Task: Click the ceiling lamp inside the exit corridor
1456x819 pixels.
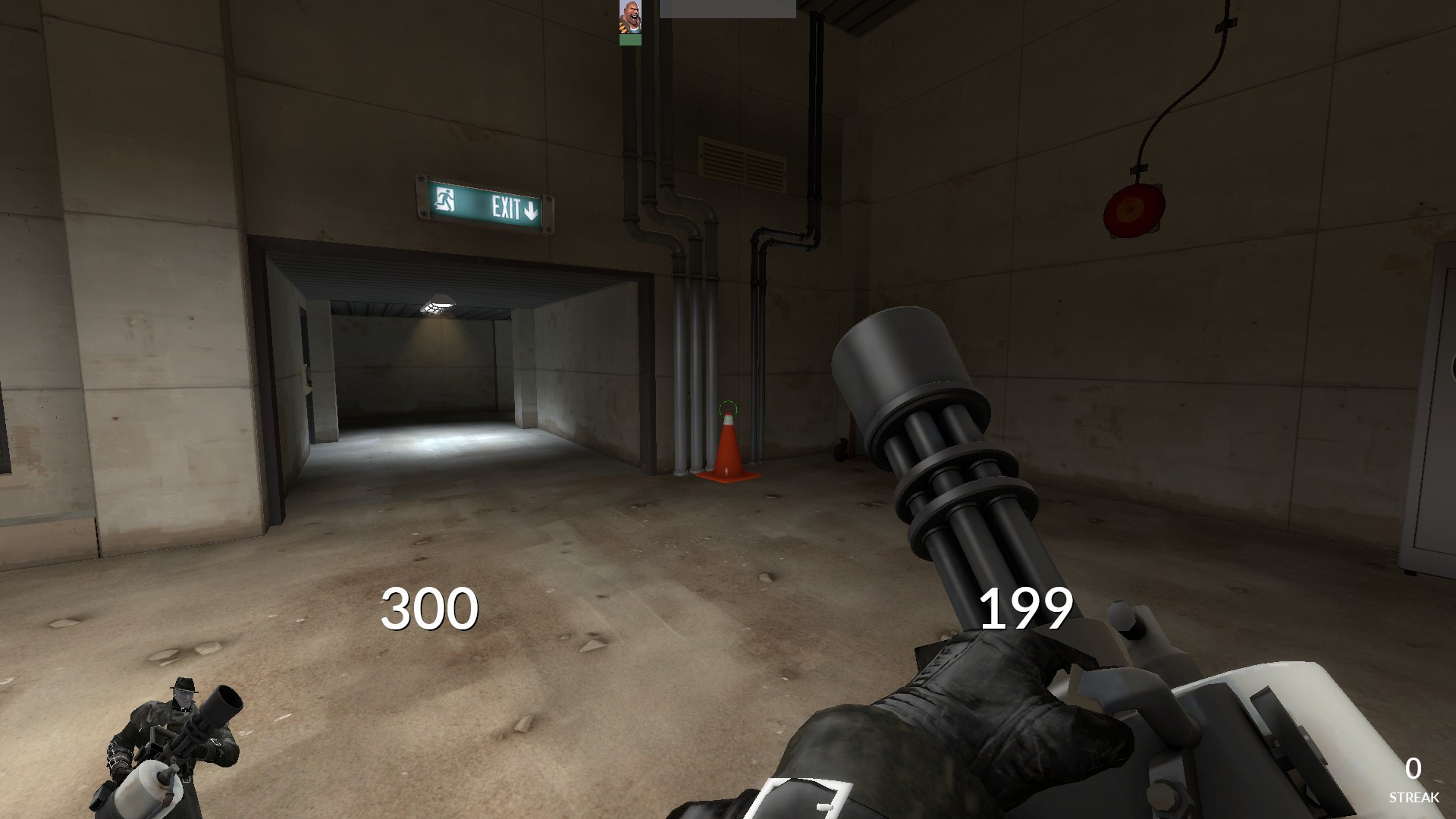Action: [x=436, y=303]
